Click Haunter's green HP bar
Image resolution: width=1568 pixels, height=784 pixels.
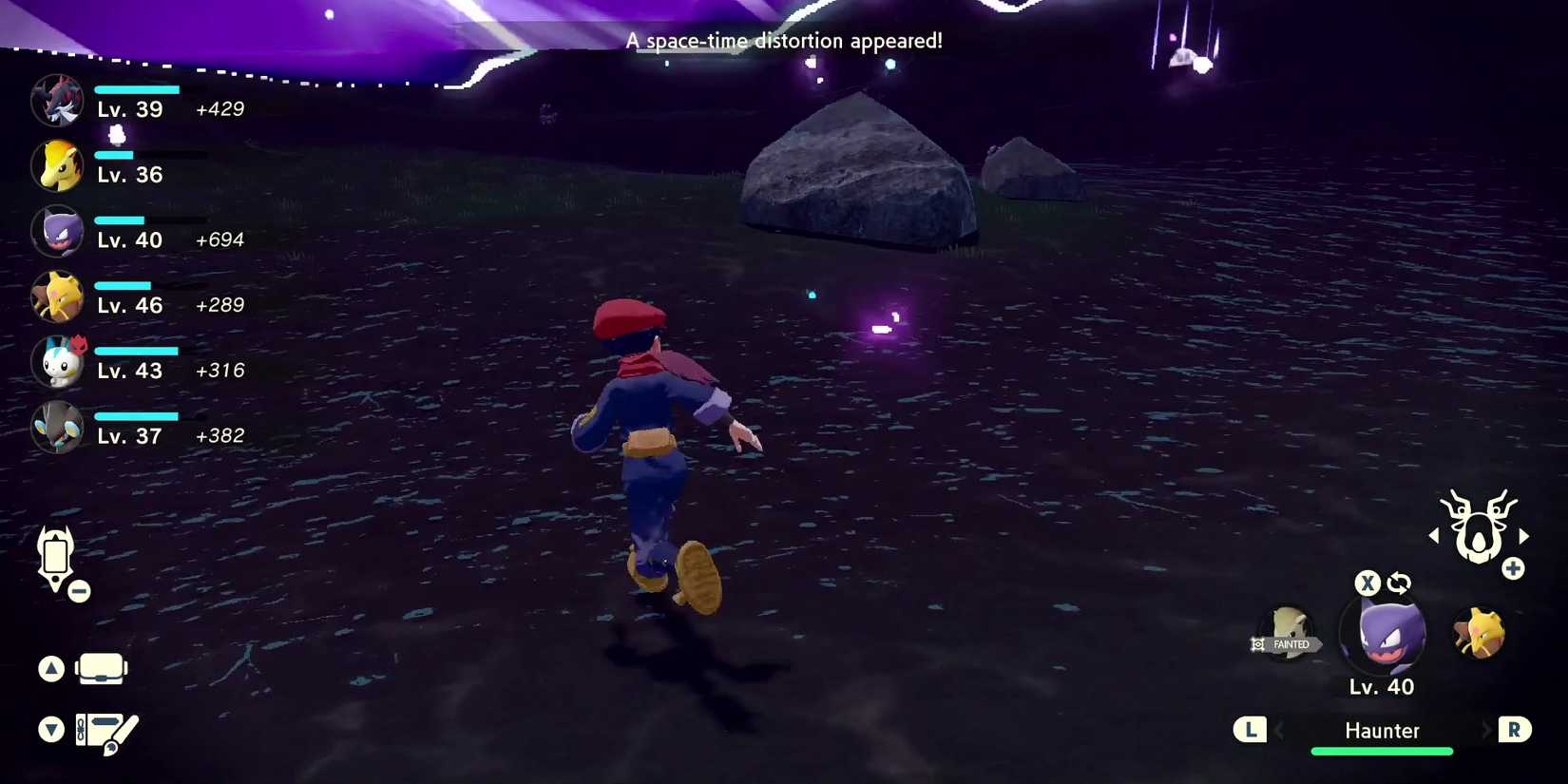click(1382, 751)
